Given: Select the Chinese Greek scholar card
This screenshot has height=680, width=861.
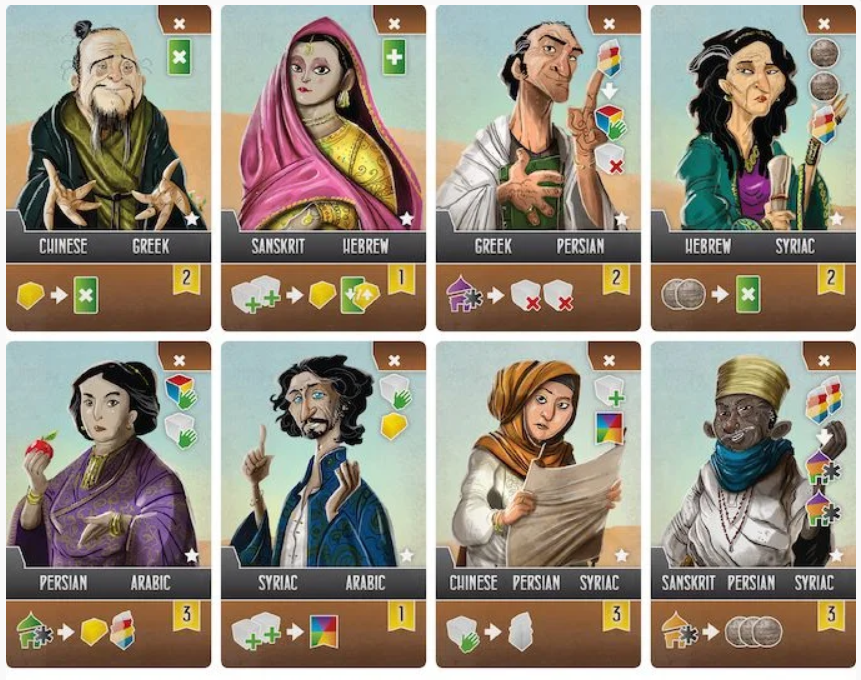Looking at the screenshot, I should click(108, 168).
